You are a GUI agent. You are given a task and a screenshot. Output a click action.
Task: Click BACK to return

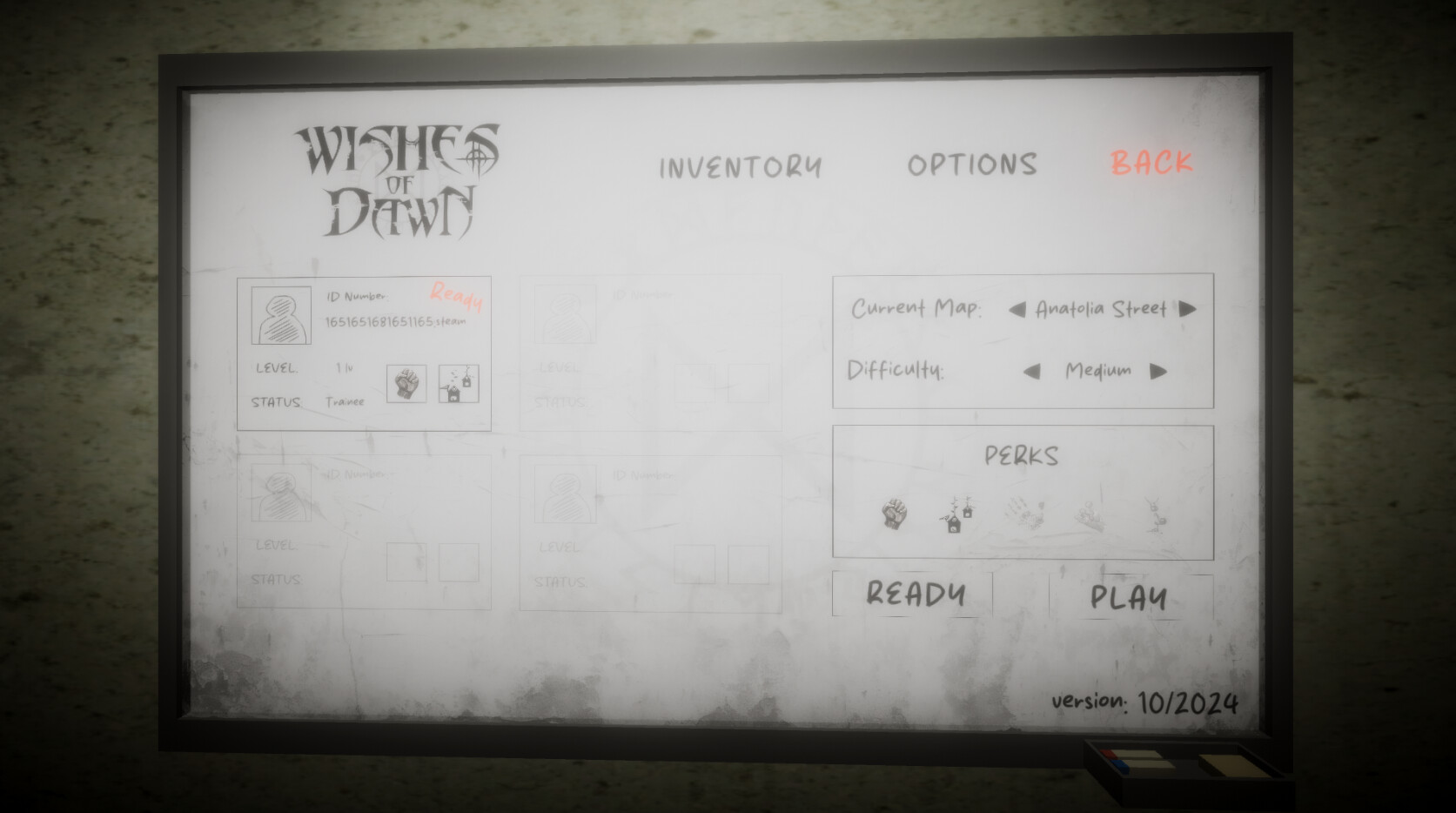coord(1151,164)
